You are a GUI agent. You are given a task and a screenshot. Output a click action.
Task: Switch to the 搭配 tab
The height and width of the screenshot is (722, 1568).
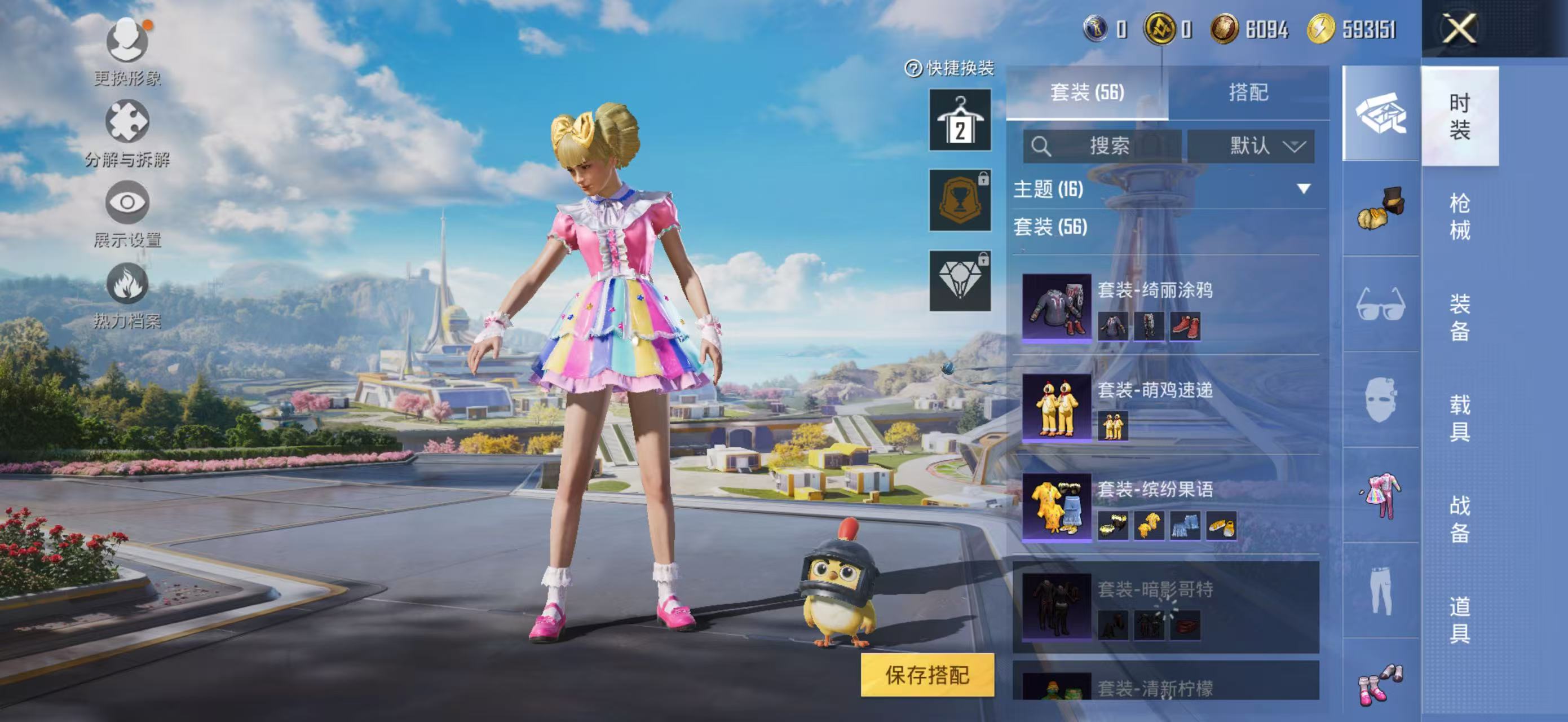1248,93
